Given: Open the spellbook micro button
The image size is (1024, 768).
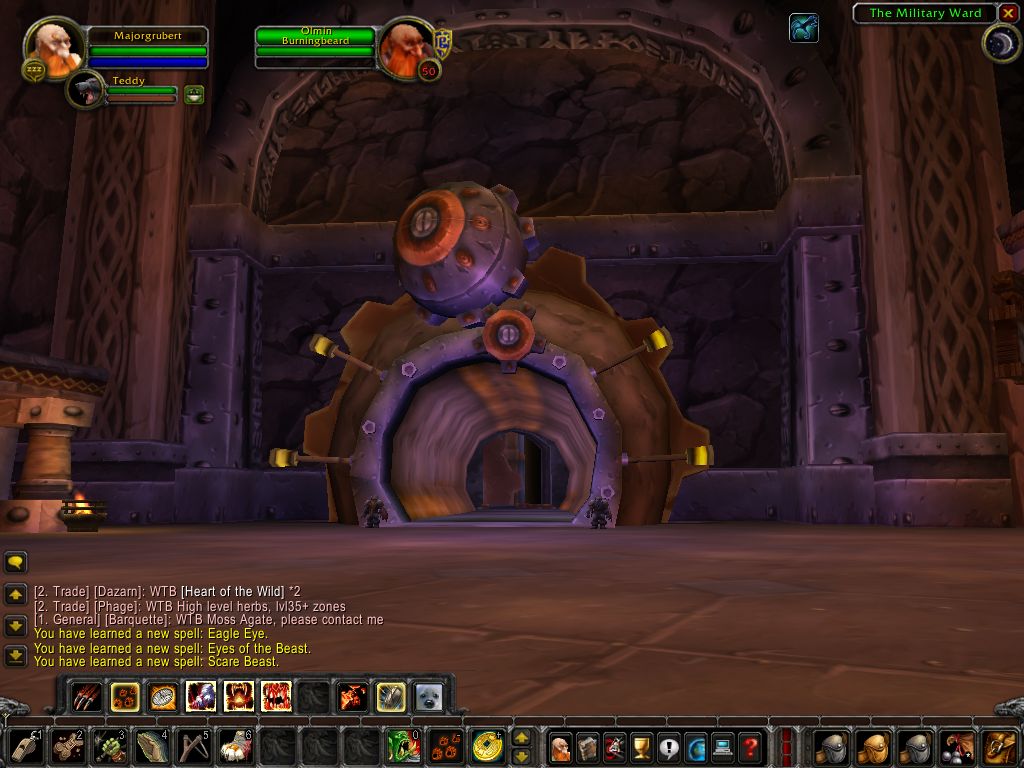Looking at the screenshot, I should pyautogui.click(x=588, y=746).
